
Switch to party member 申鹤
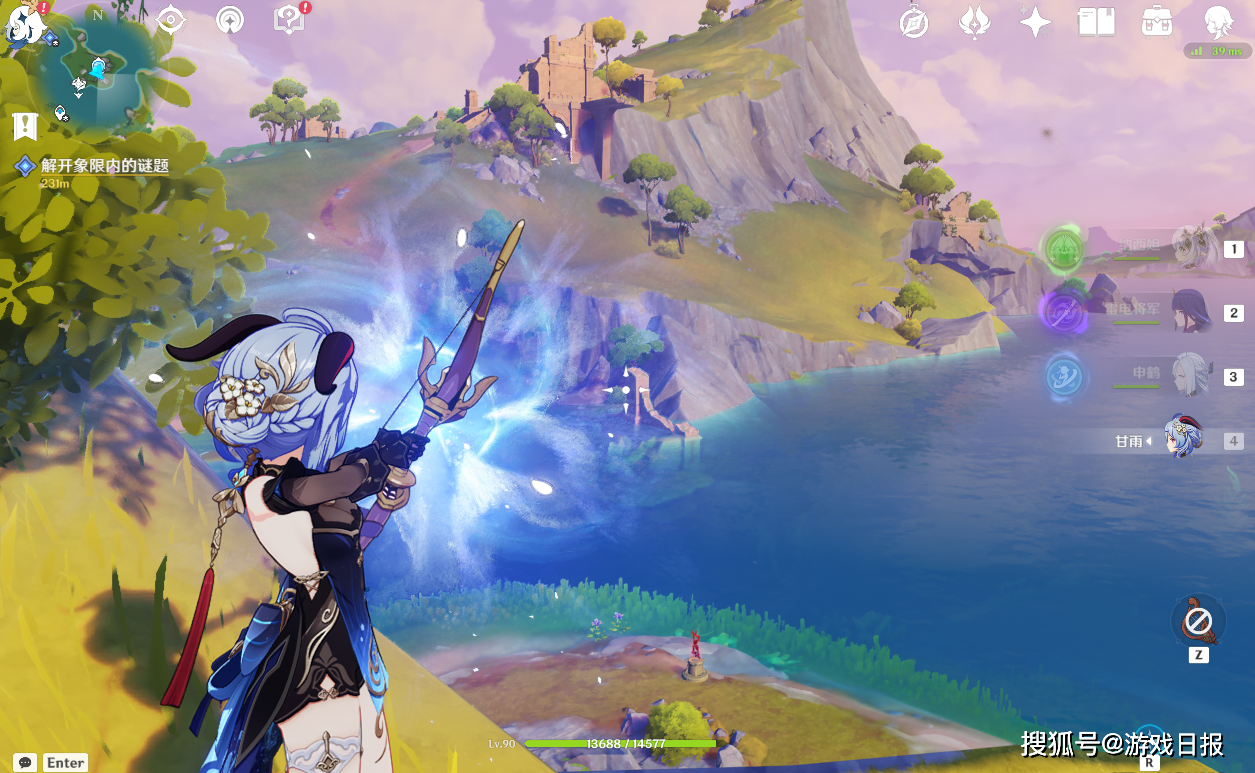point(1191,376)
